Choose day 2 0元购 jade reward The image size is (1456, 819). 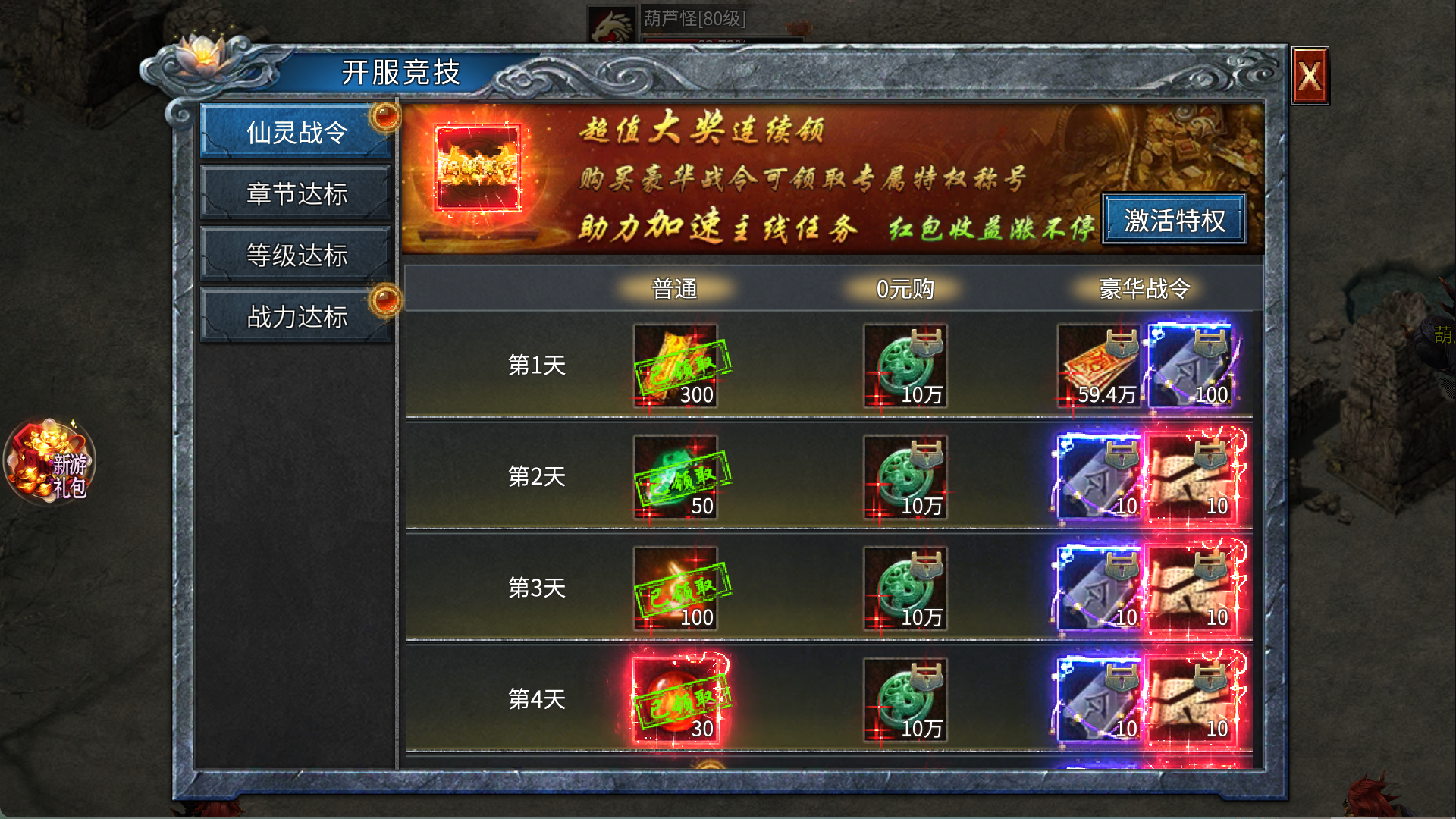pyautogui.click(x=905, y=478)
